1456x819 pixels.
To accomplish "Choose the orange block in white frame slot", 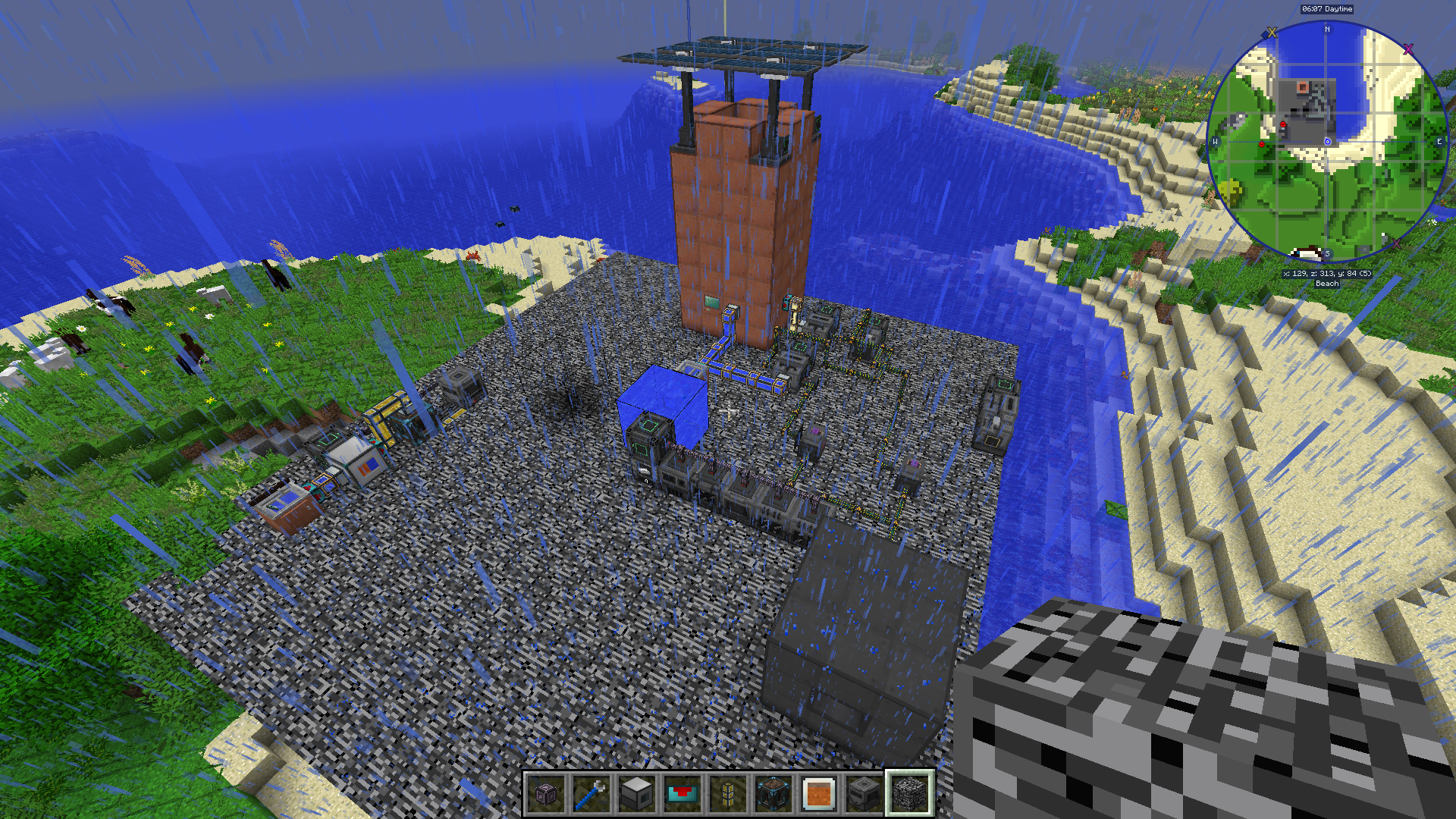I will [819, 794].
